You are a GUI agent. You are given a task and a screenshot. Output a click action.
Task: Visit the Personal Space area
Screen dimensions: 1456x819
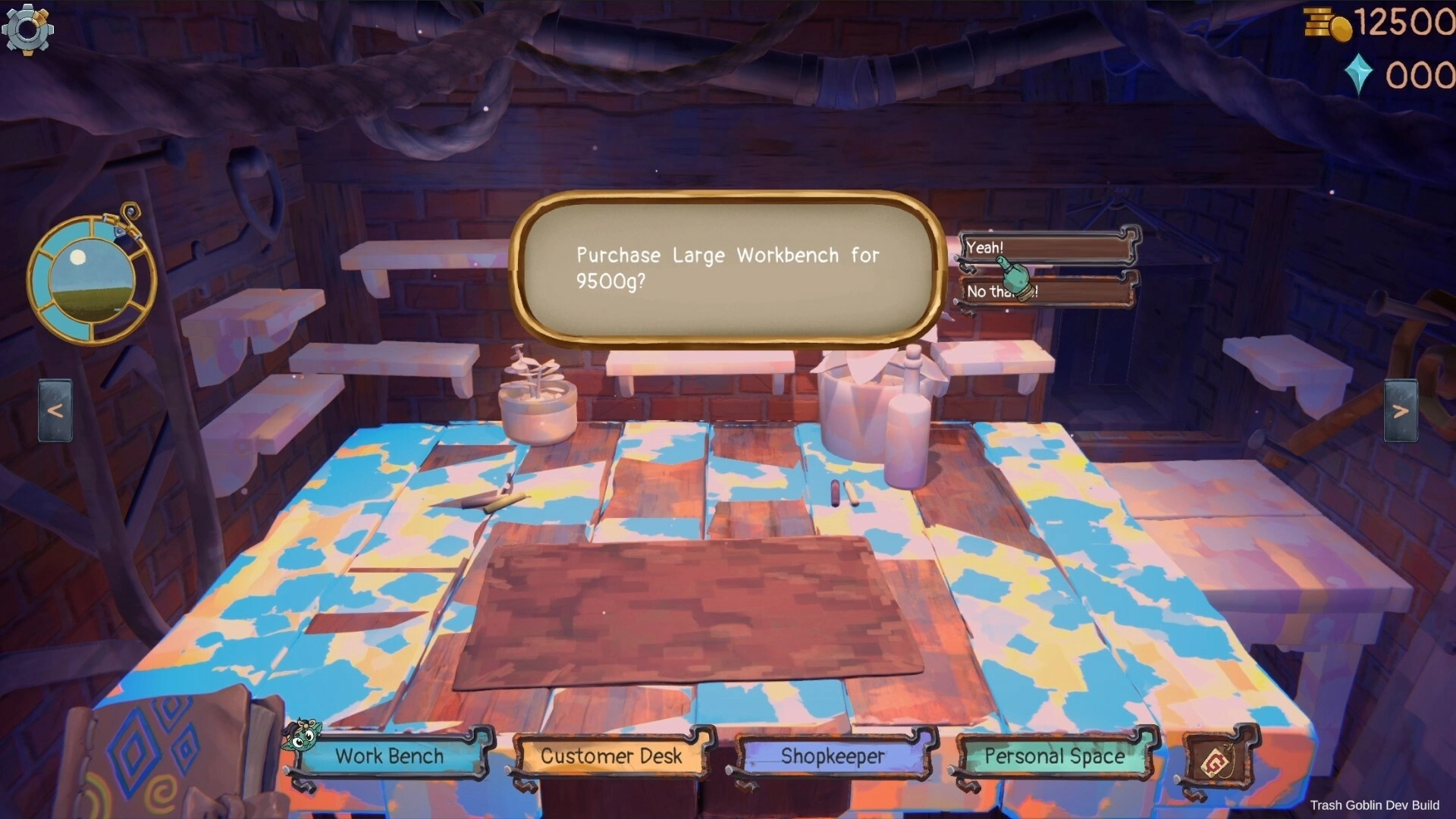point(1054,756)
